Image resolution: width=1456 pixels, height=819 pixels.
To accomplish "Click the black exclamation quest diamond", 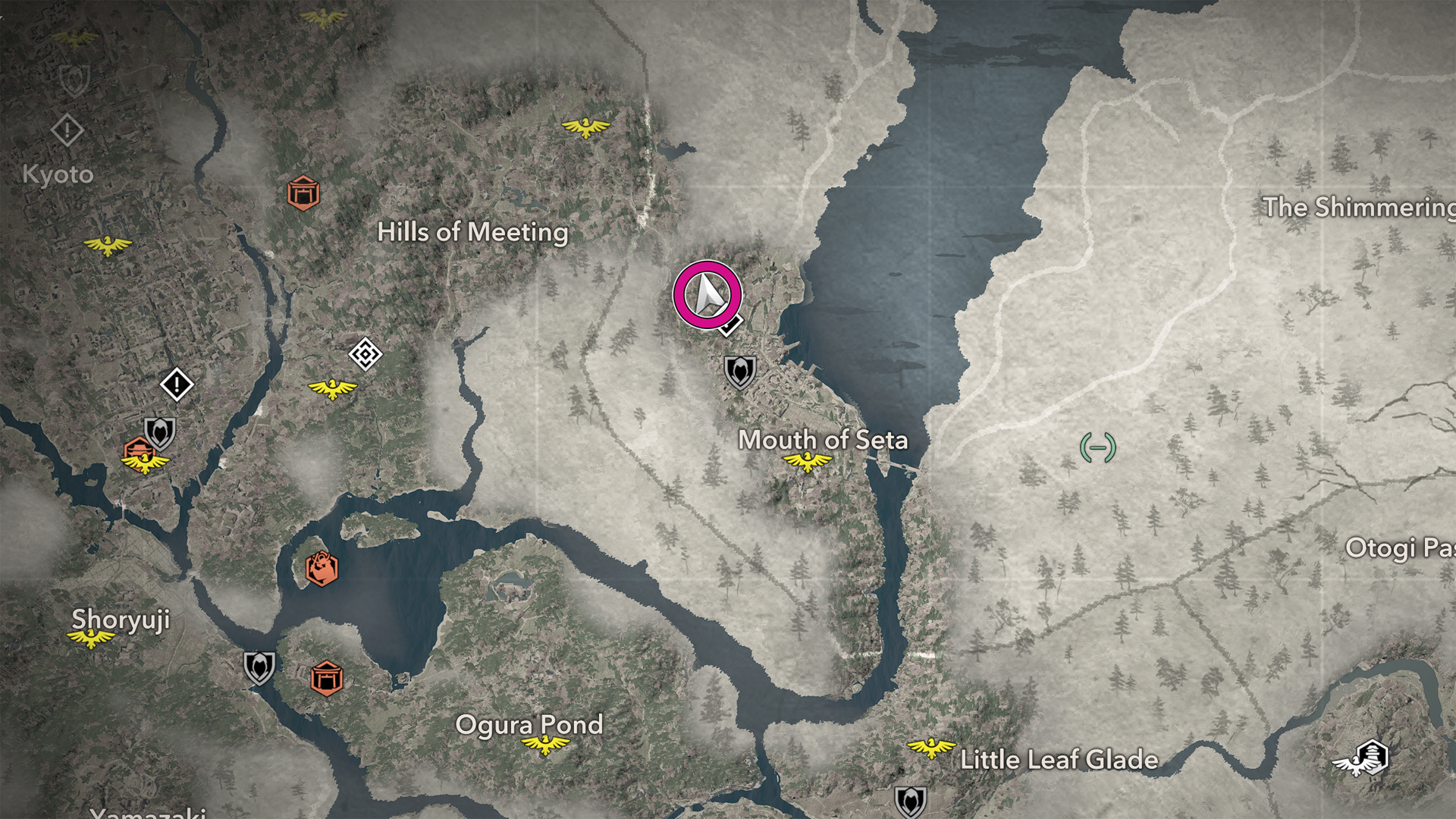I will [177, 384].
